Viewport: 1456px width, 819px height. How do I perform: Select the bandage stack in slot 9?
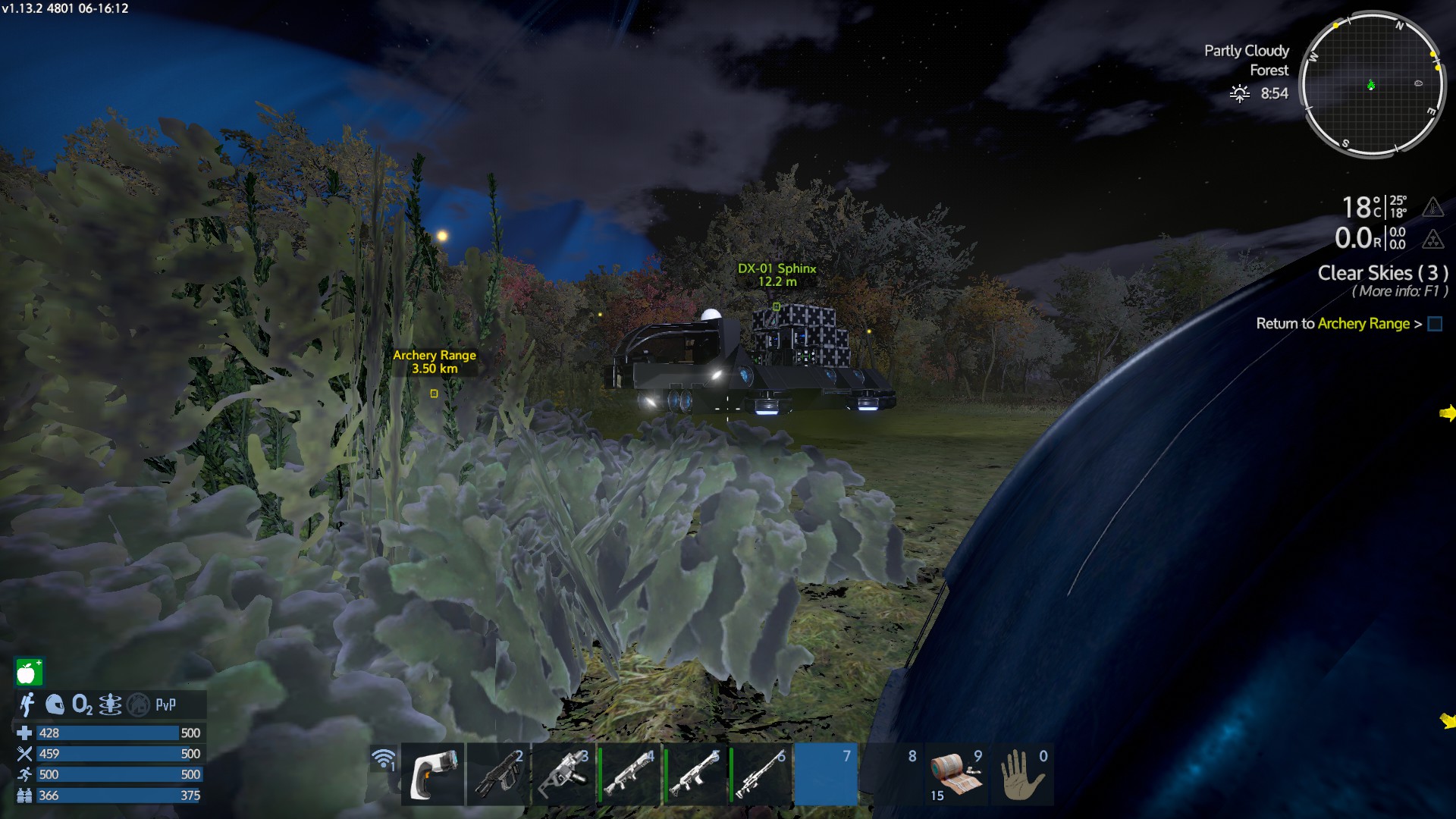pyautogui.click(x=956, y=774)
